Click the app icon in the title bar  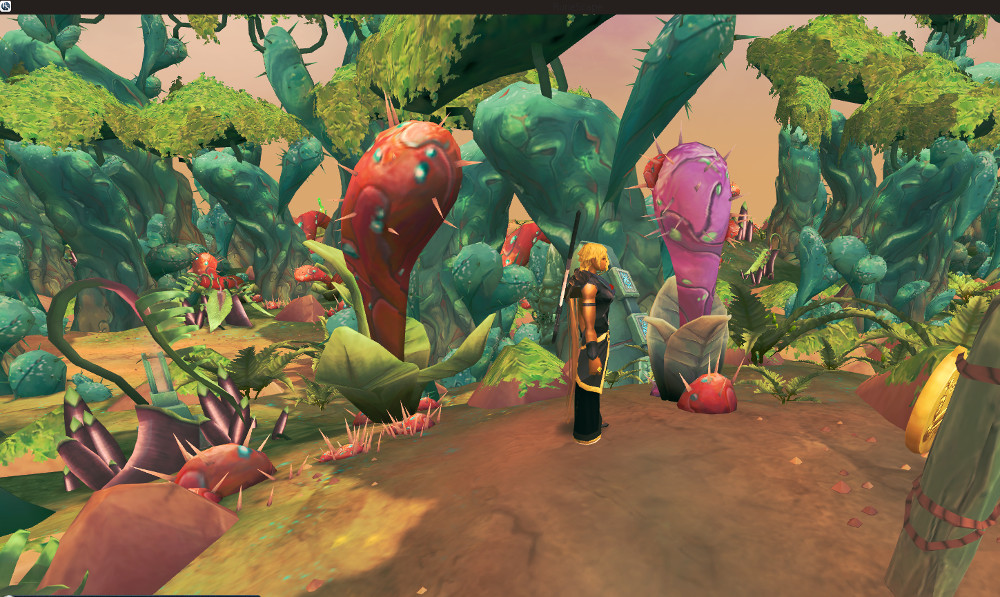[x=6, y=6]
